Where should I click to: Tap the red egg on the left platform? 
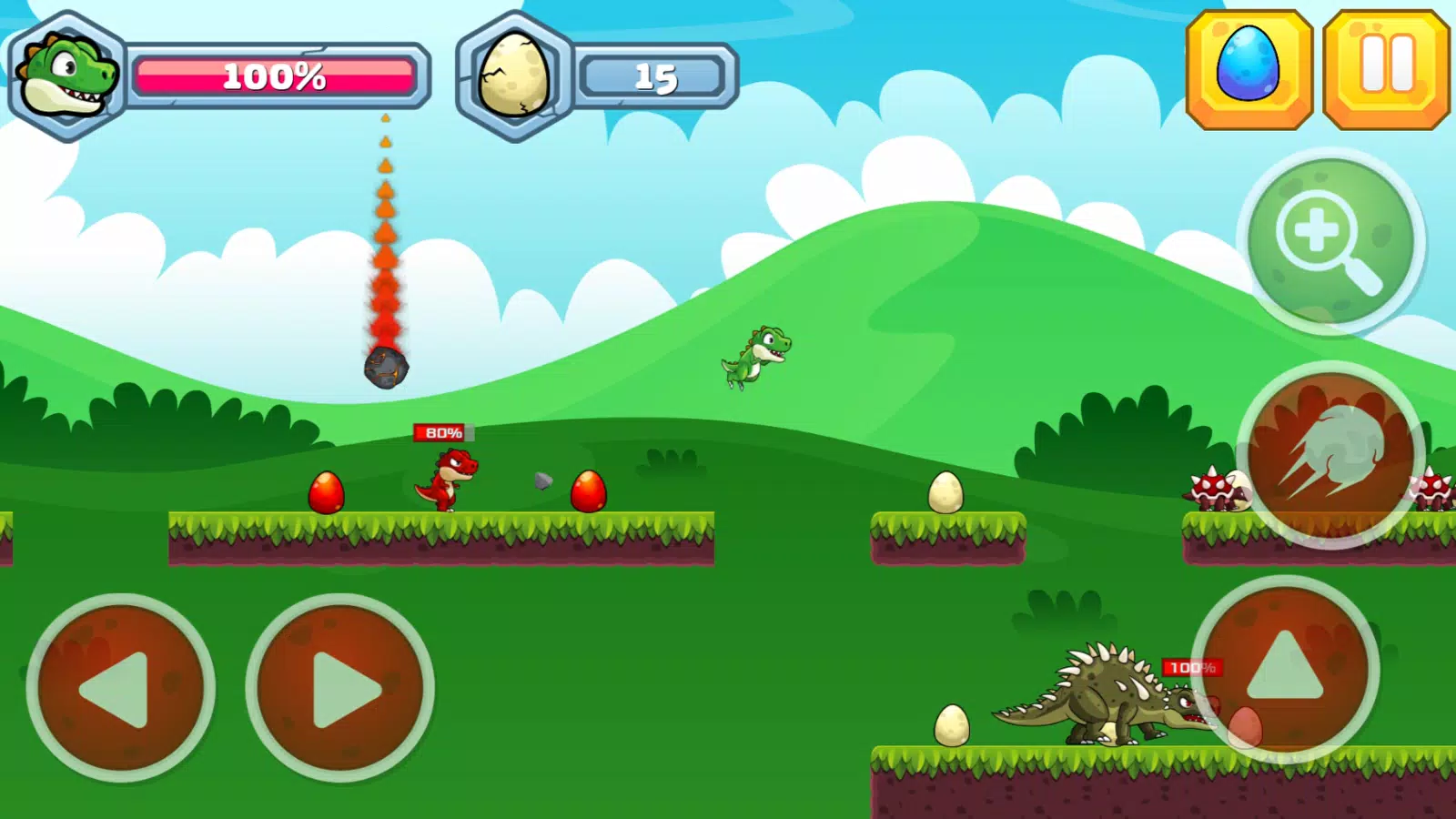click(326, 491)
